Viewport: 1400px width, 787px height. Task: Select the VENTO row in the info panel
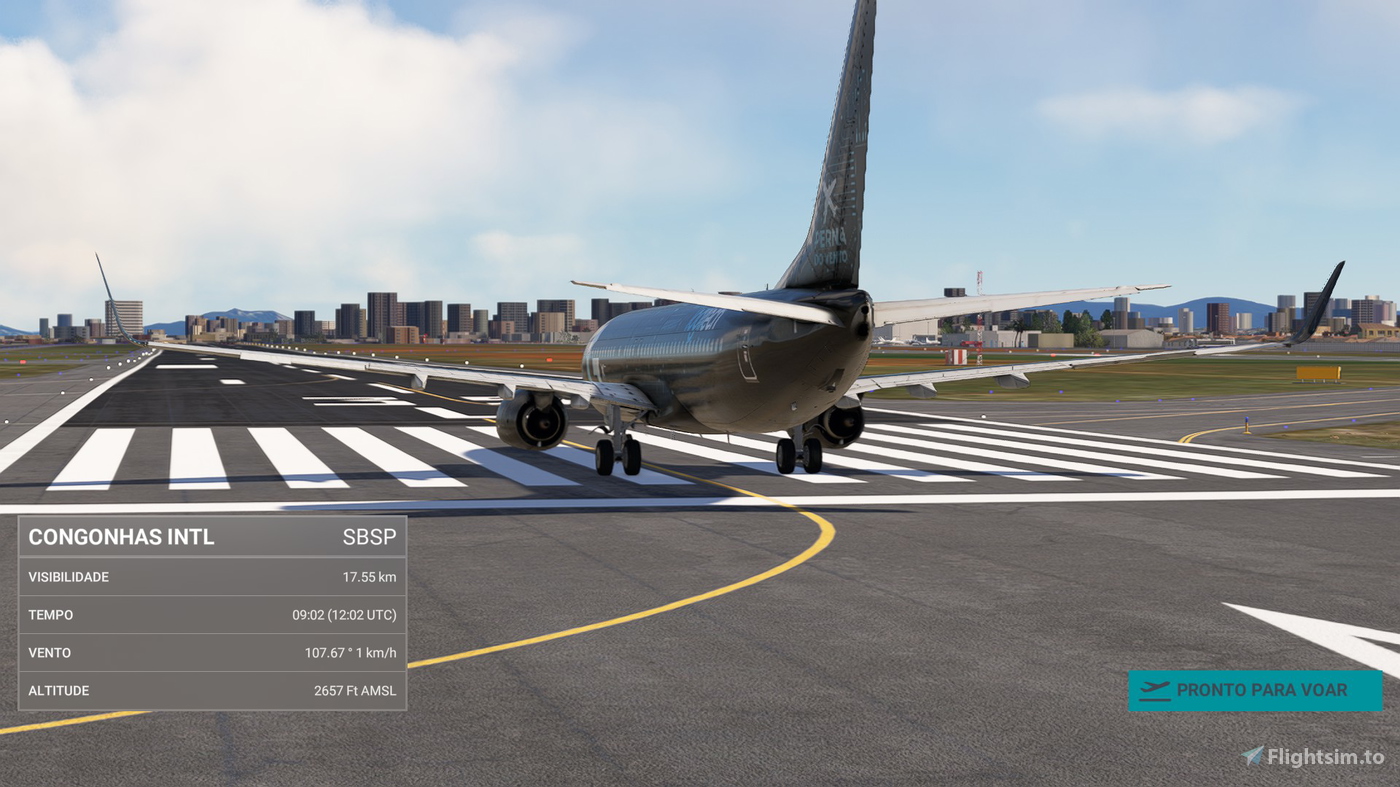point(212,652)
